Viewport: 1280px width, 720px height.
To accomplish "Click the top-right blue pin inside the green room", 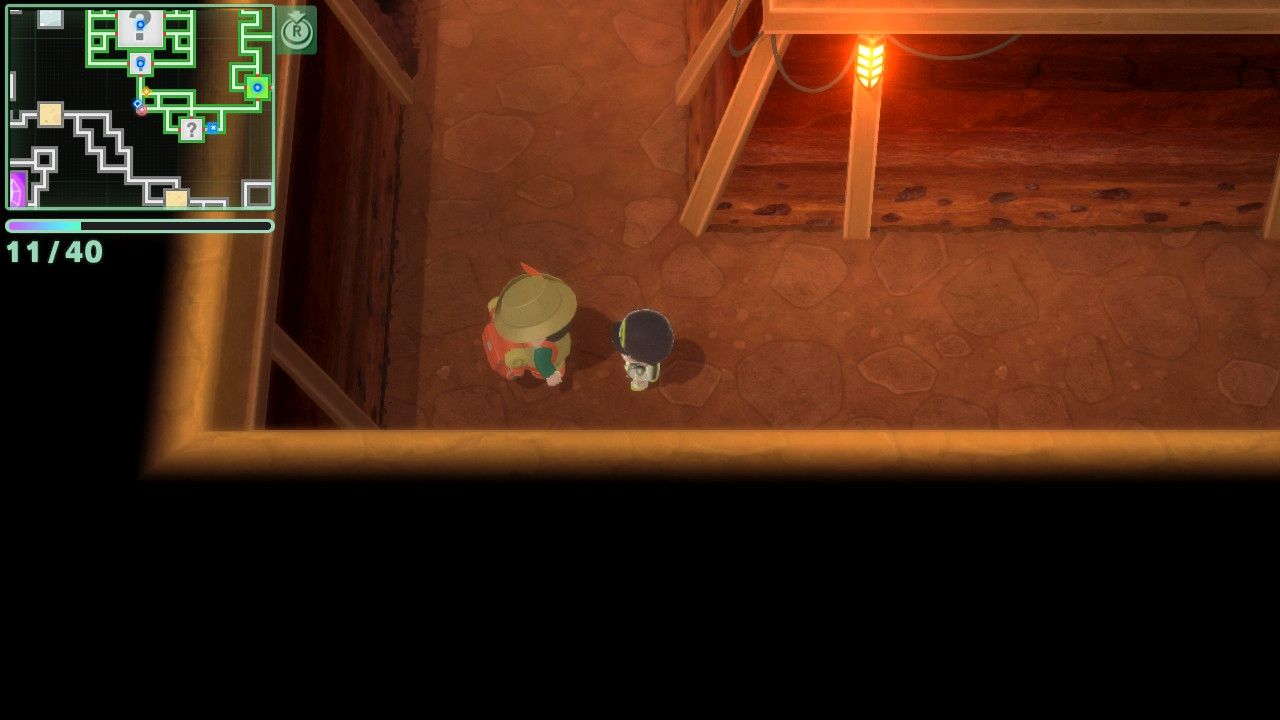I will [258, 87].
